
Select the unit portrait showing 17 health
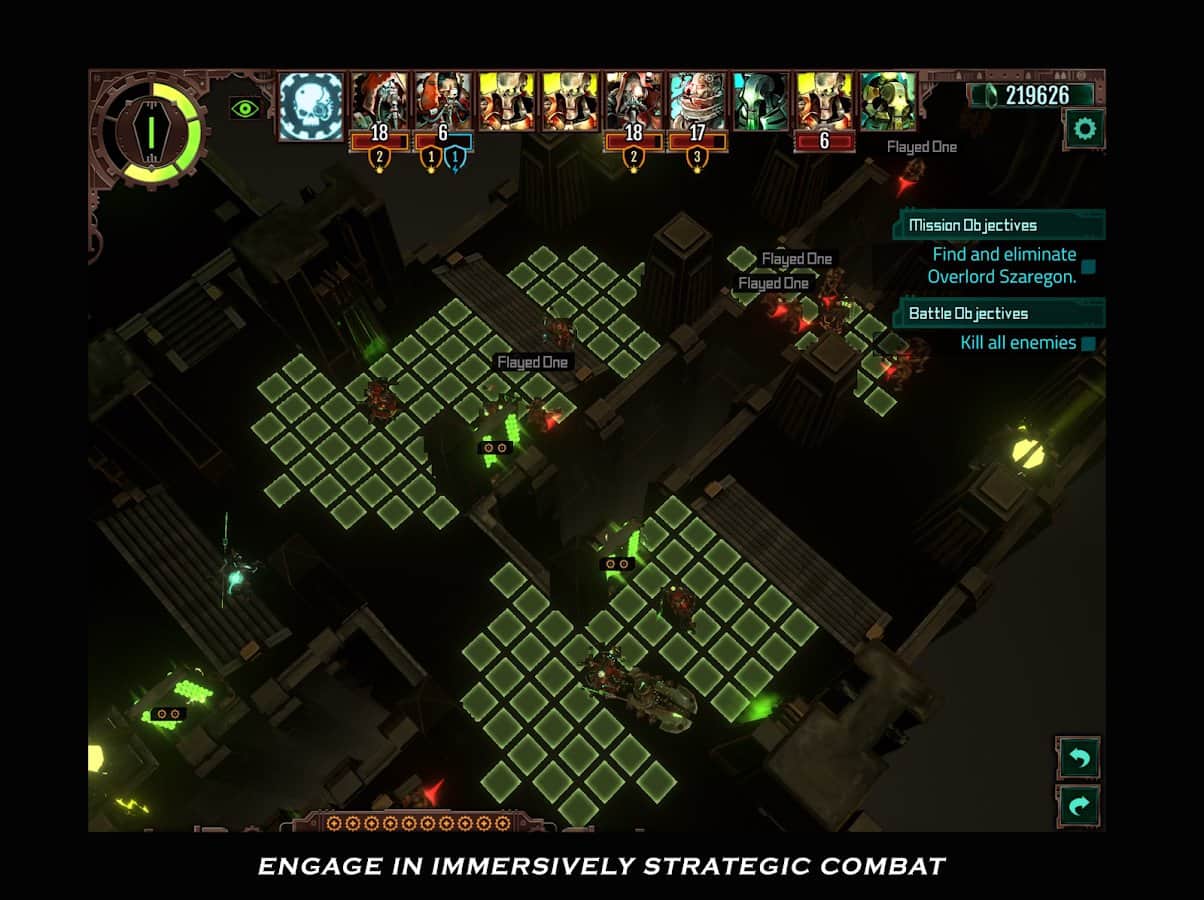click(x=696, y=102)
